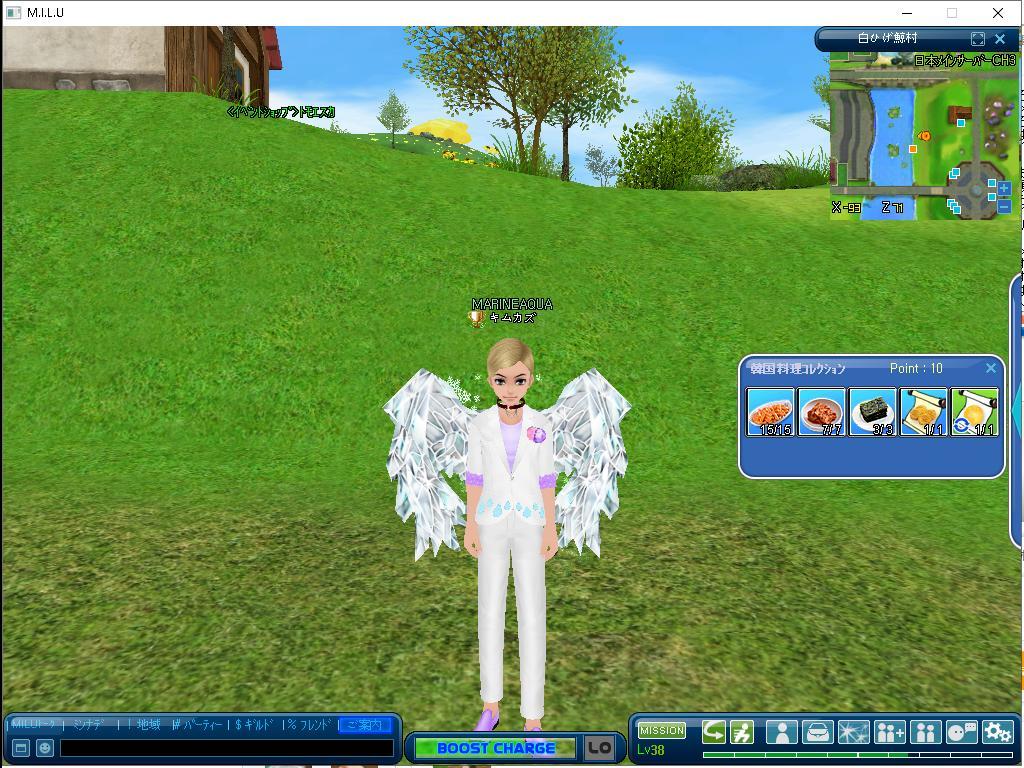Click the sparkle effects icon

click(x=853, y=732)
